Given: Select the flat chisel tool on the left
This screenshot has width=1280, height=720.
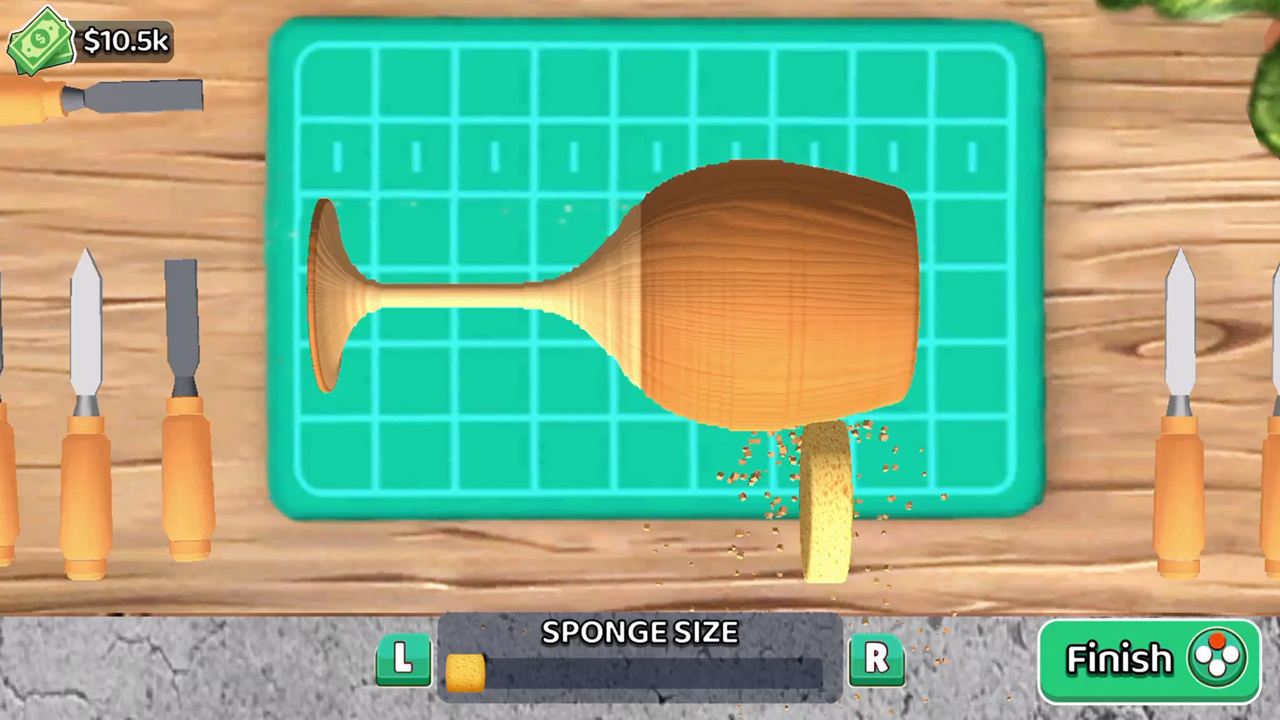Looking at the screenshot, I should (185, 400).
